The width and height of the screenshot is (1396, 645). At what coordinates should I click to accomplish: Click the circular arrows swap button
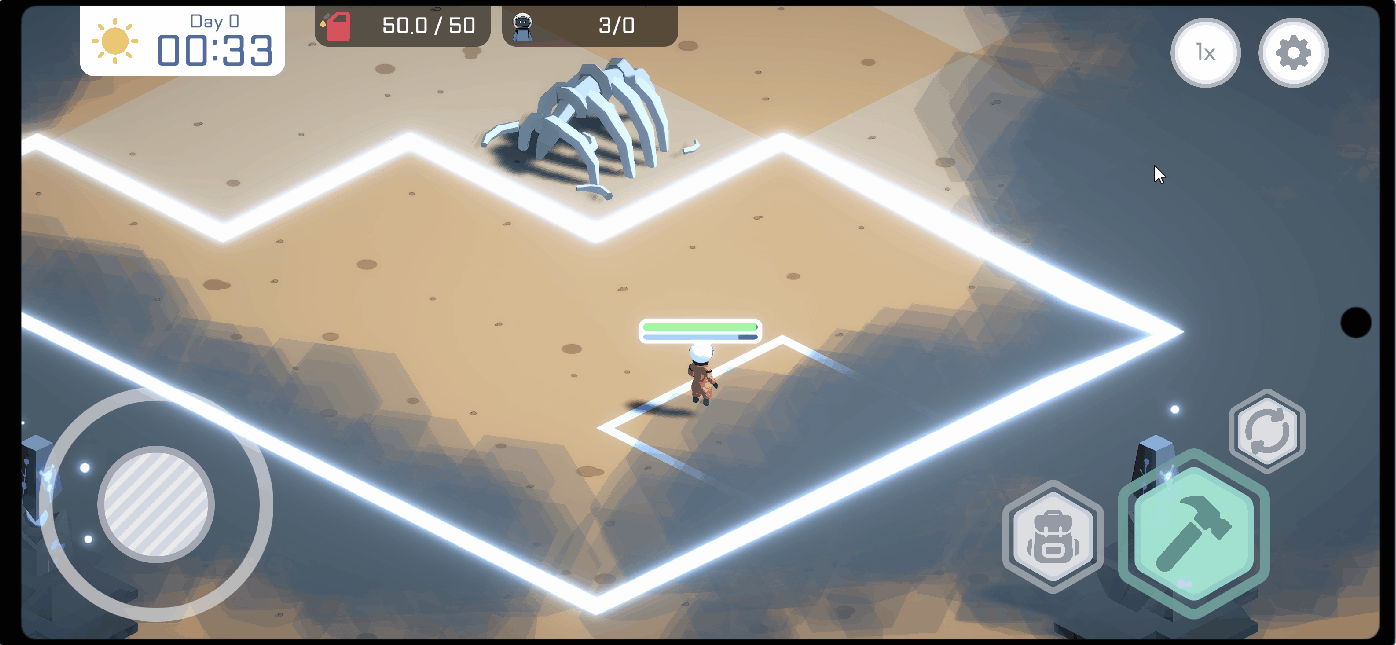coord(1267,432)
